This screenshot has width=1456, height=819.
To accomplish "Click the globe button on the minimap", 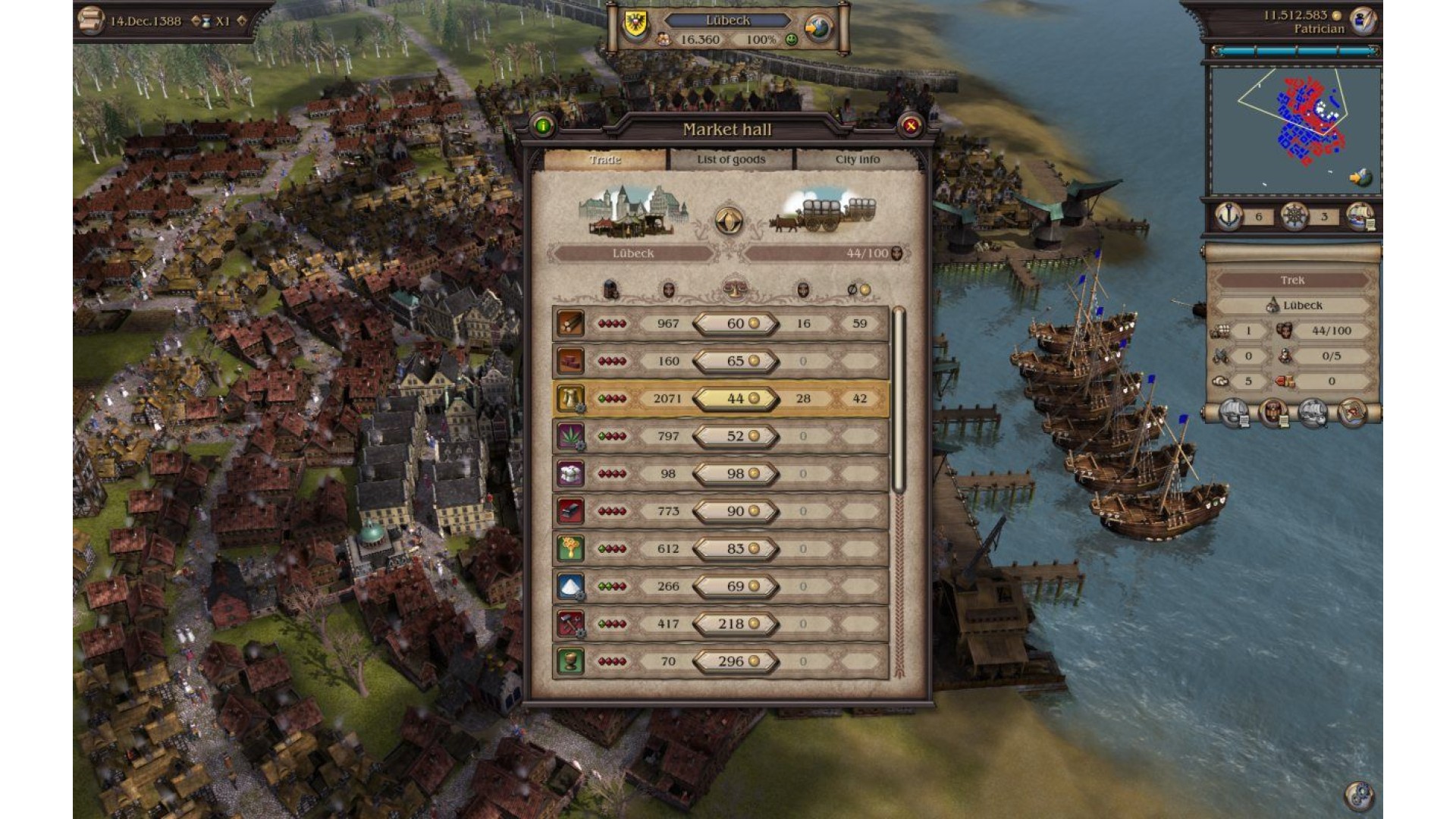I will point(1360,178).
